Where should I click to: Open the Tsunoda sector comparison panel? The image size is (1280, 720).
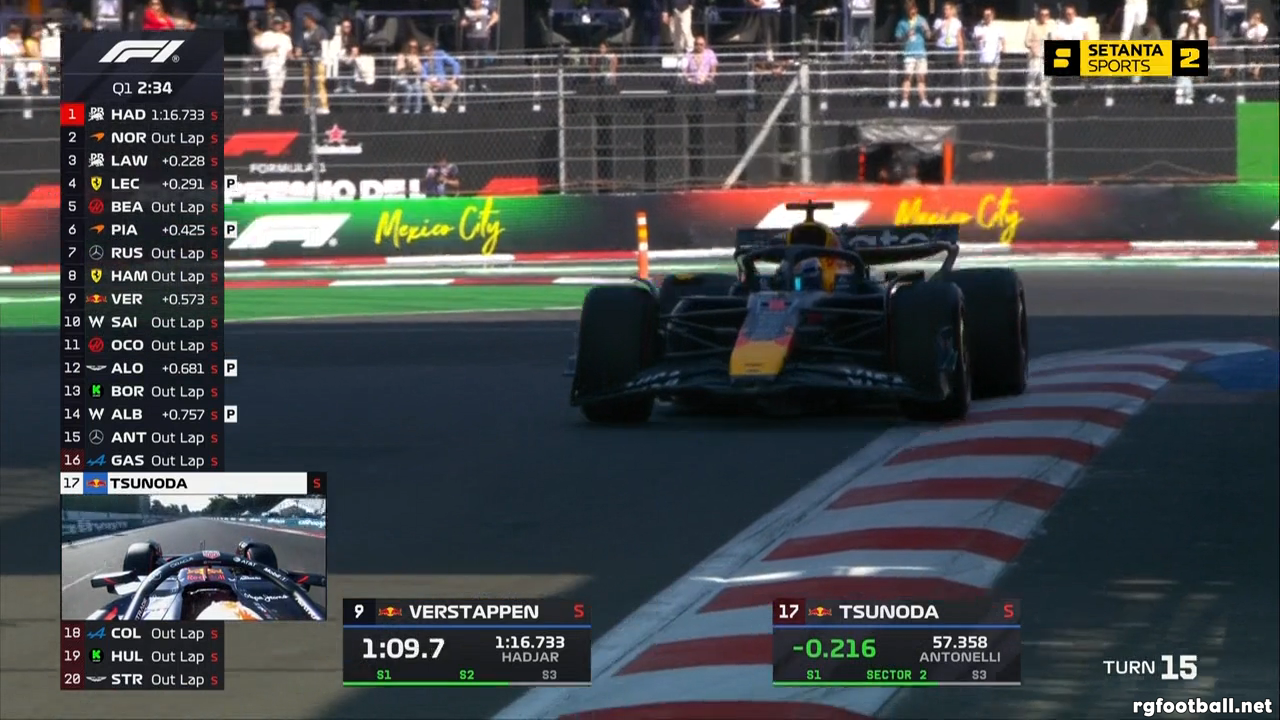pyautogui.click(x=896, y=642)
